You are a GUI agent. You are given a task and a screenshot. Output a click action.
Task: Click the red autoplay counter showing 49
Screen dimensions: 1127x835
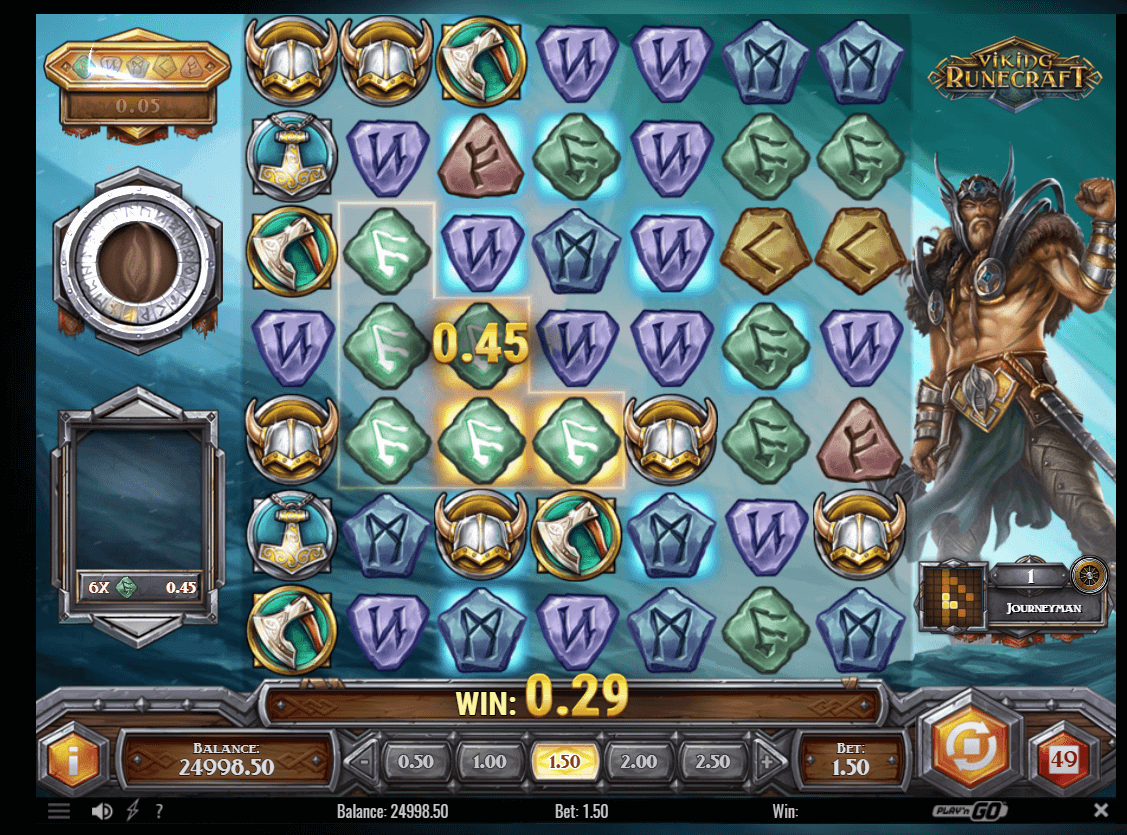click(x=1064, y=761)
